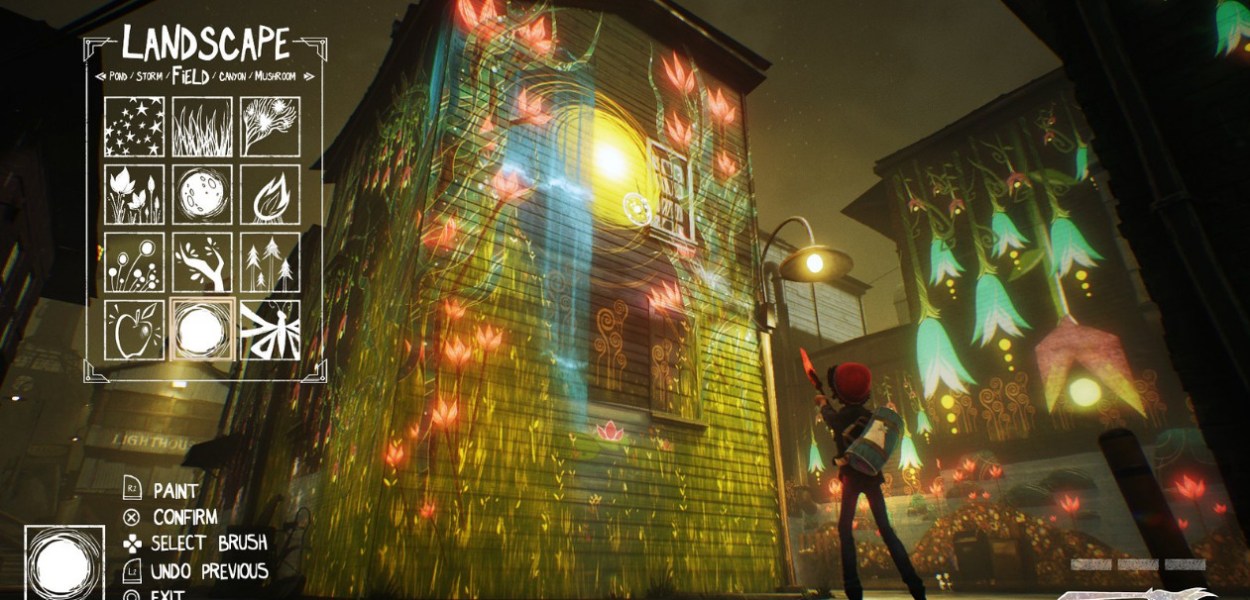Pick the windblown dandelion brush

click(270, 127)
